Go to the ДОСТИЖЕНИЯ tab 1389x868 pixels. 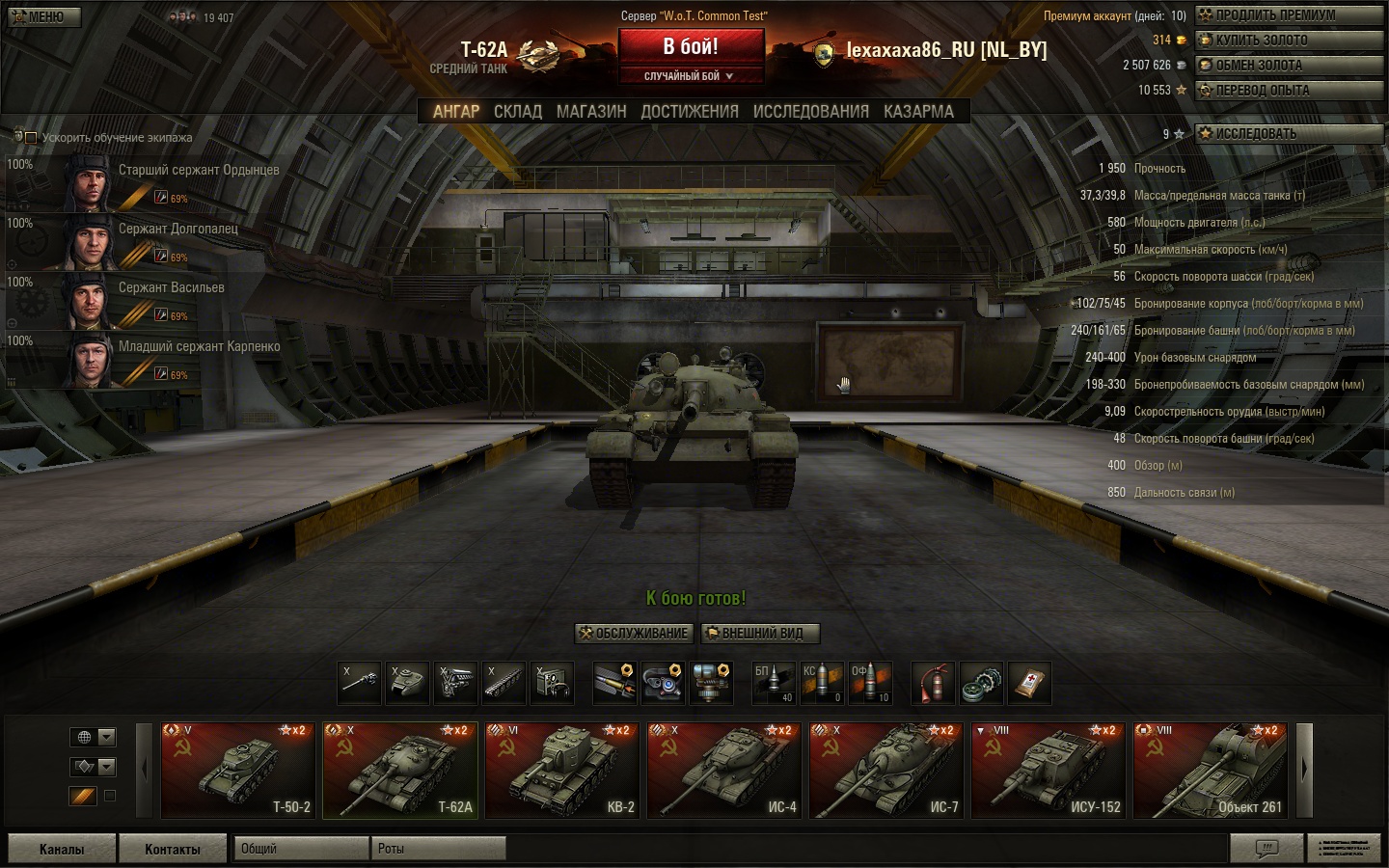pyautogui.click(x=690, y=112)
